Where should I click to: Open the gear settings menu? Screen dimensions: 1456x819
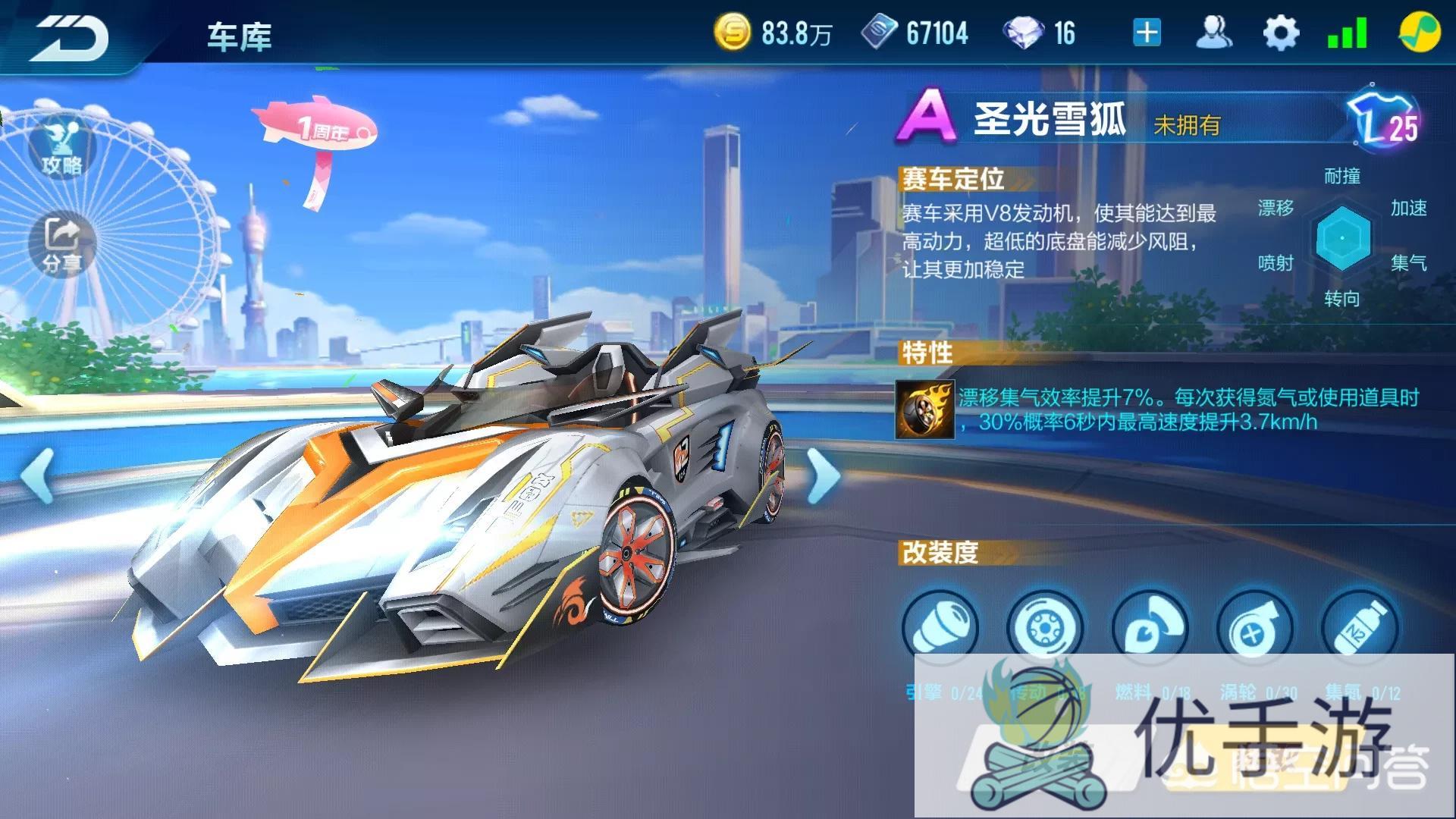point(1280,33)
